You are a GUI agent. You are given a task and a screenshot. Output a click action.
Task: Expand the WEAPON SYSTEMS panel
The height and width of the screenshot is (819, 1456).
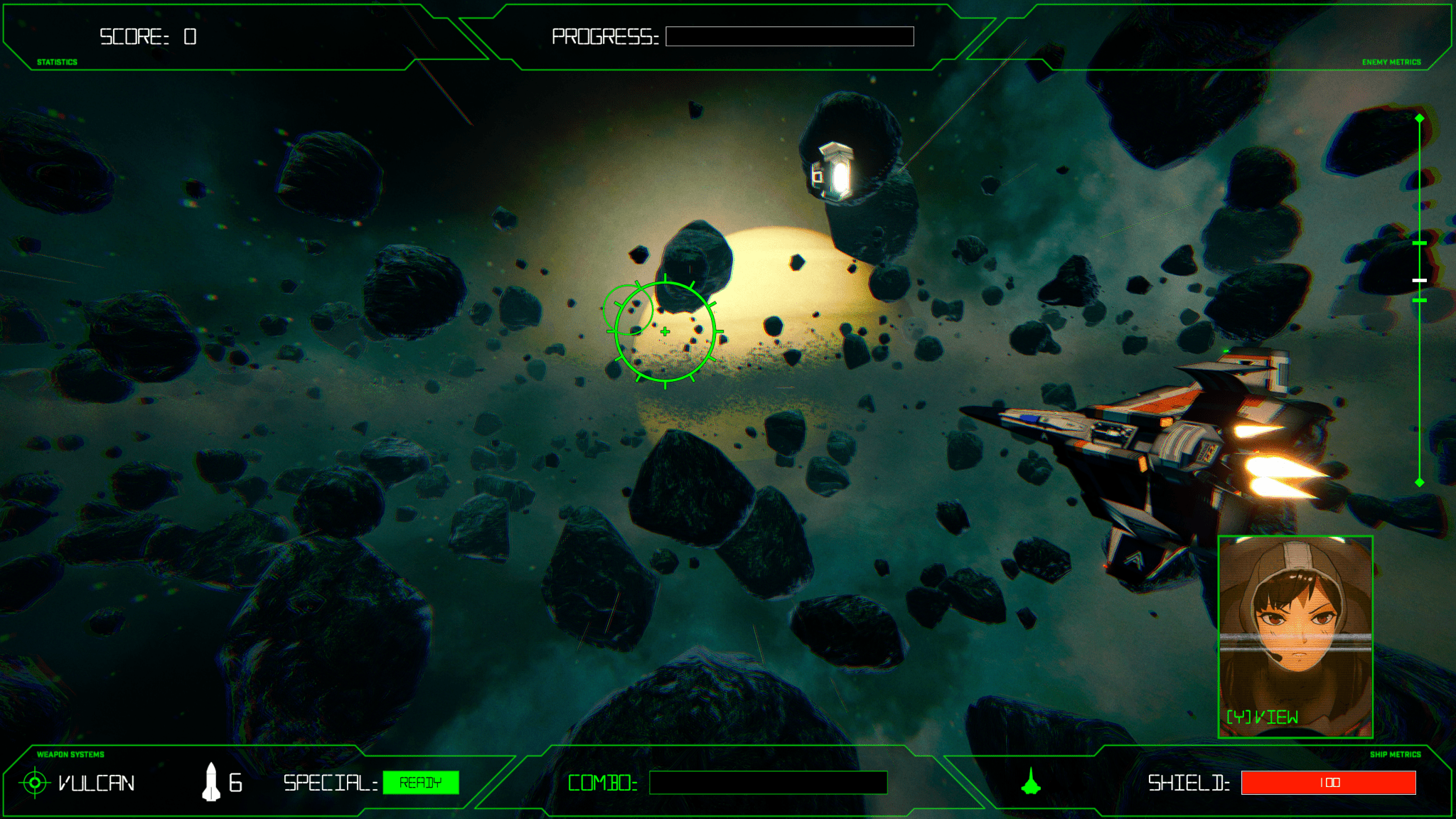[70, 754]
